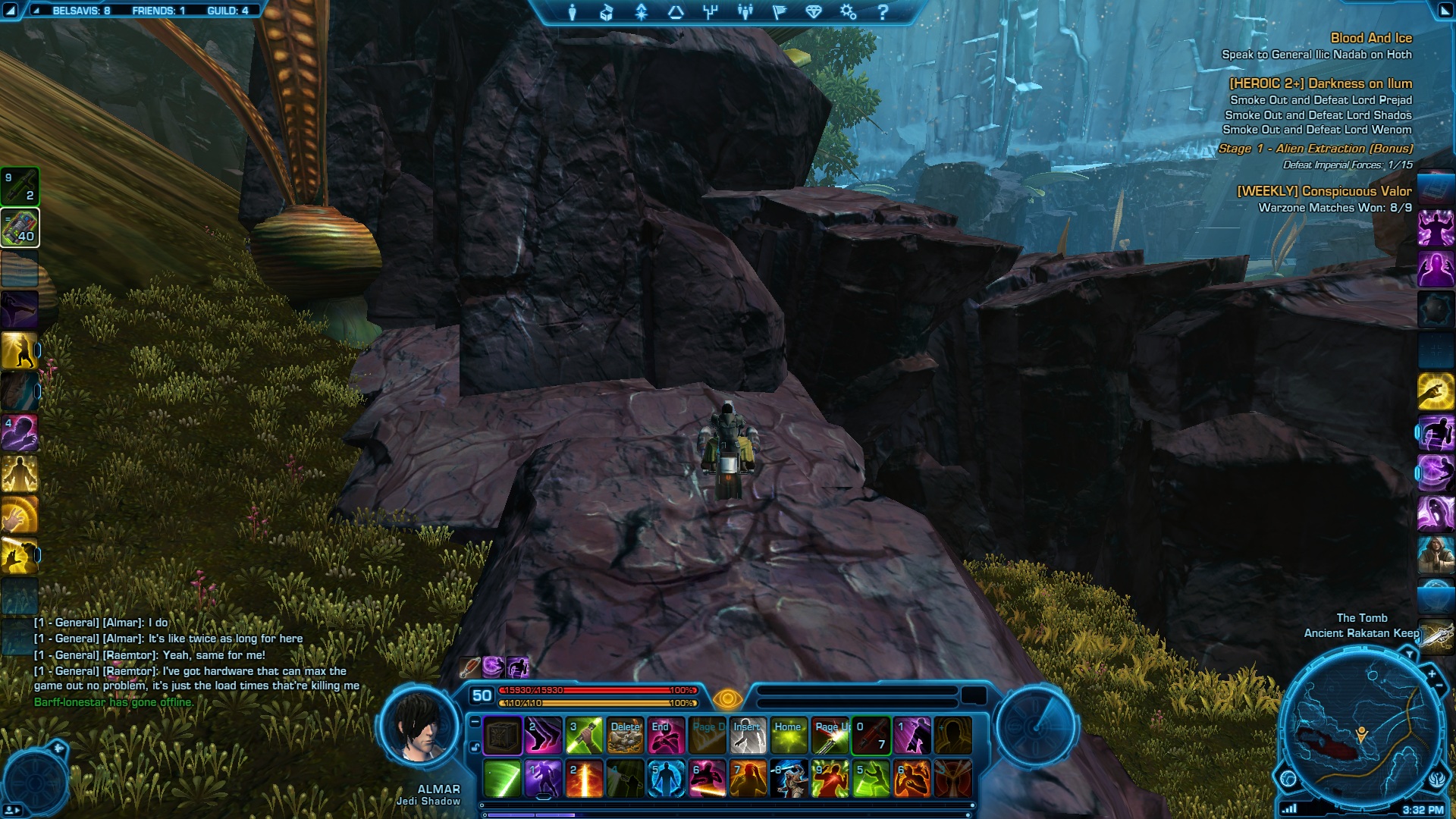Open the world map globe button
The width and height of the screenshot is (1456, 819).
pos(1288,778)
